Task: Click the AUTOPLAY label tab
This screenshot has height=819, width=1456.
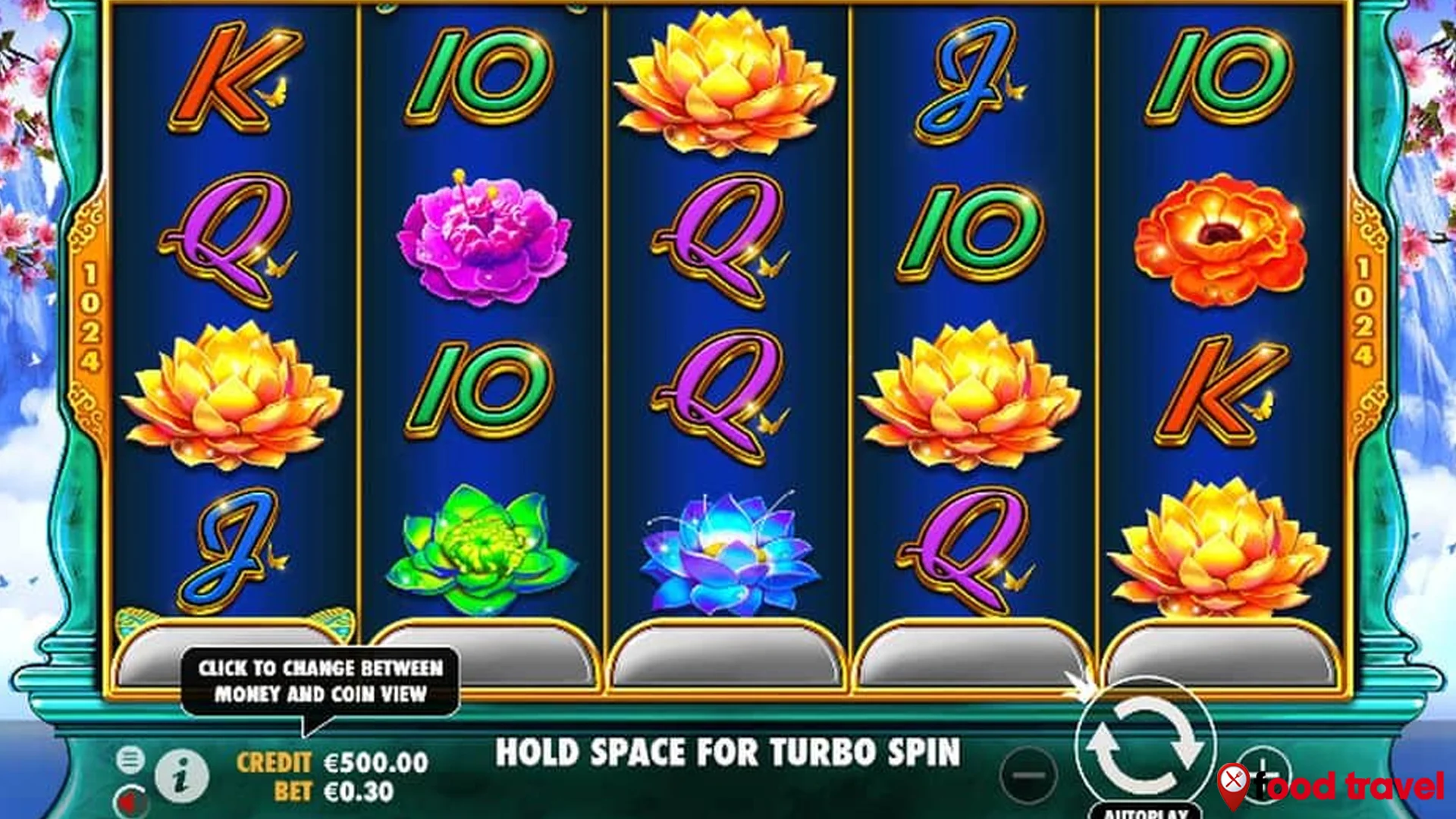Action: point(1147,813)
